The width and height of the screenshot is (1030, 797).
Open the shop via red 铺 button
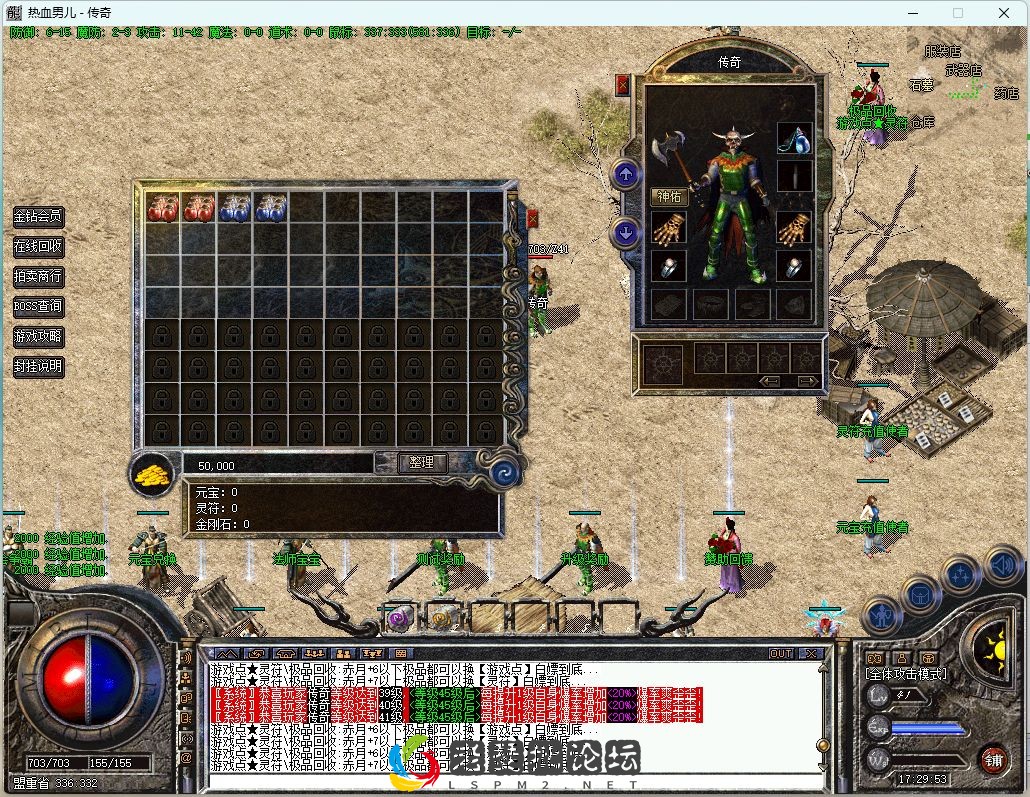(x=993, y=758)
